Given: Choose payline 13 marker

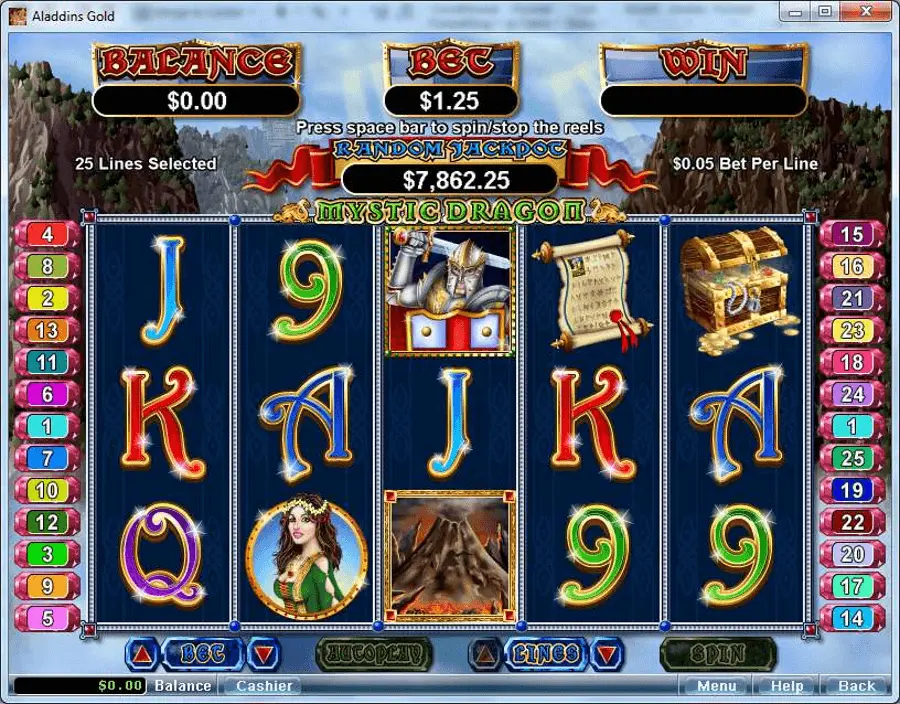Looking at the screenshot, I should [47, 330].
